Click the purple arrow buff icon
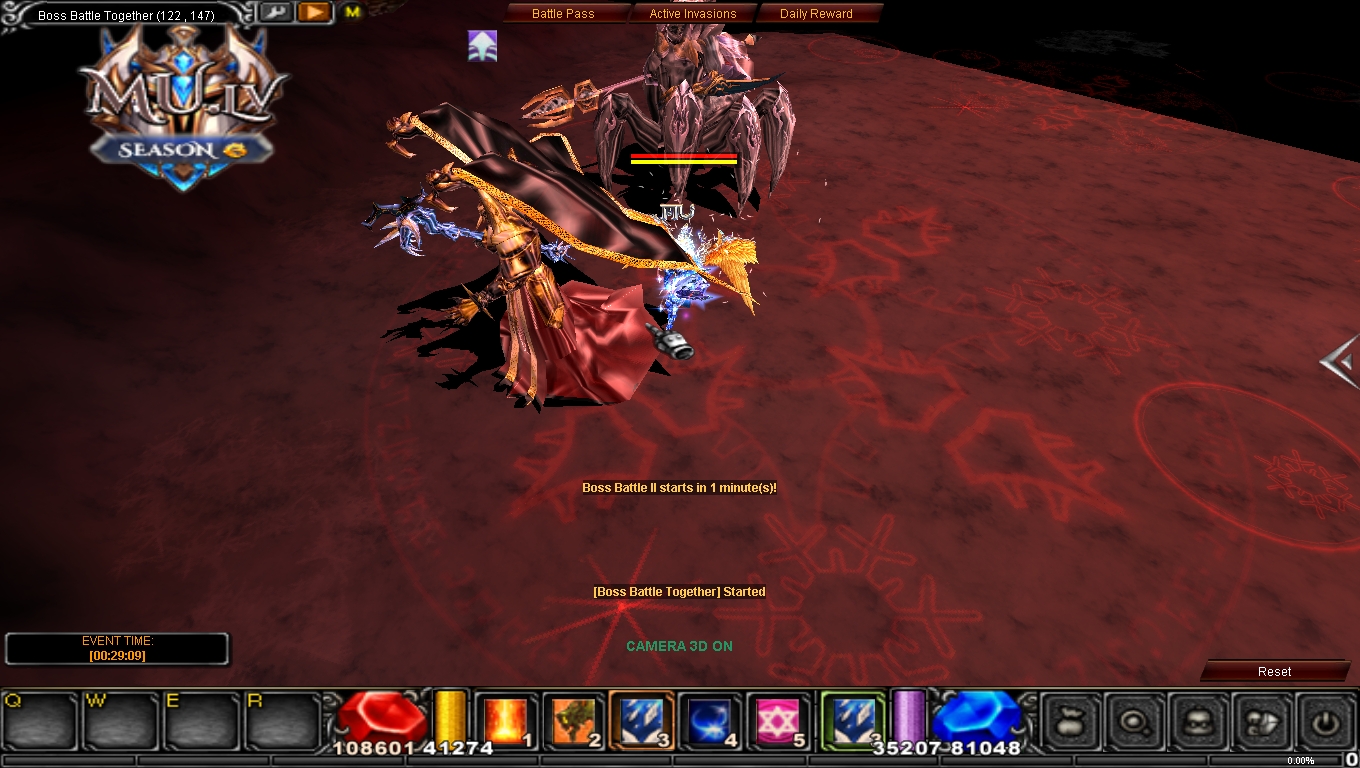1360x768 pixels. click(x=482, y=45)
